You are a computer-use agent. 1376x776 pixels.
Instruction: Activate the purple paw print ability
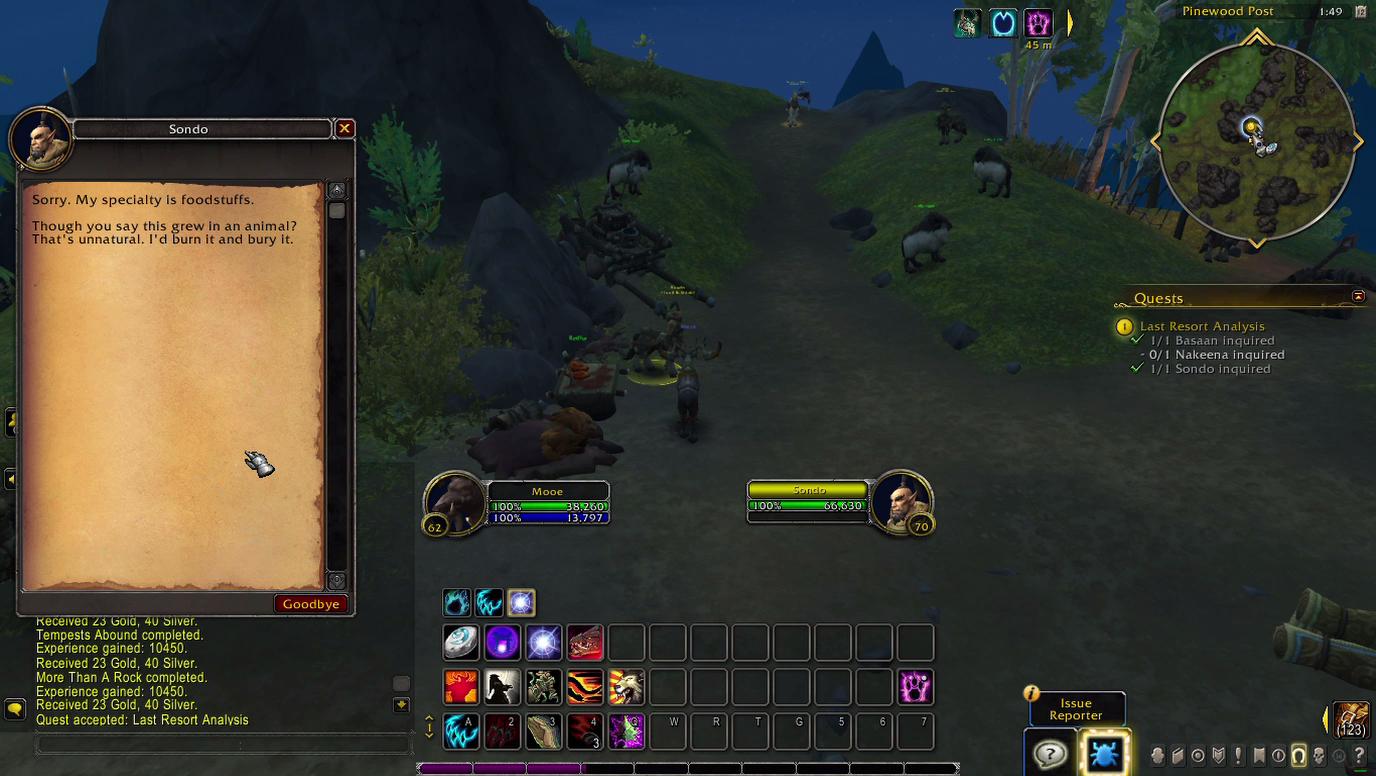tap(915, 688)
